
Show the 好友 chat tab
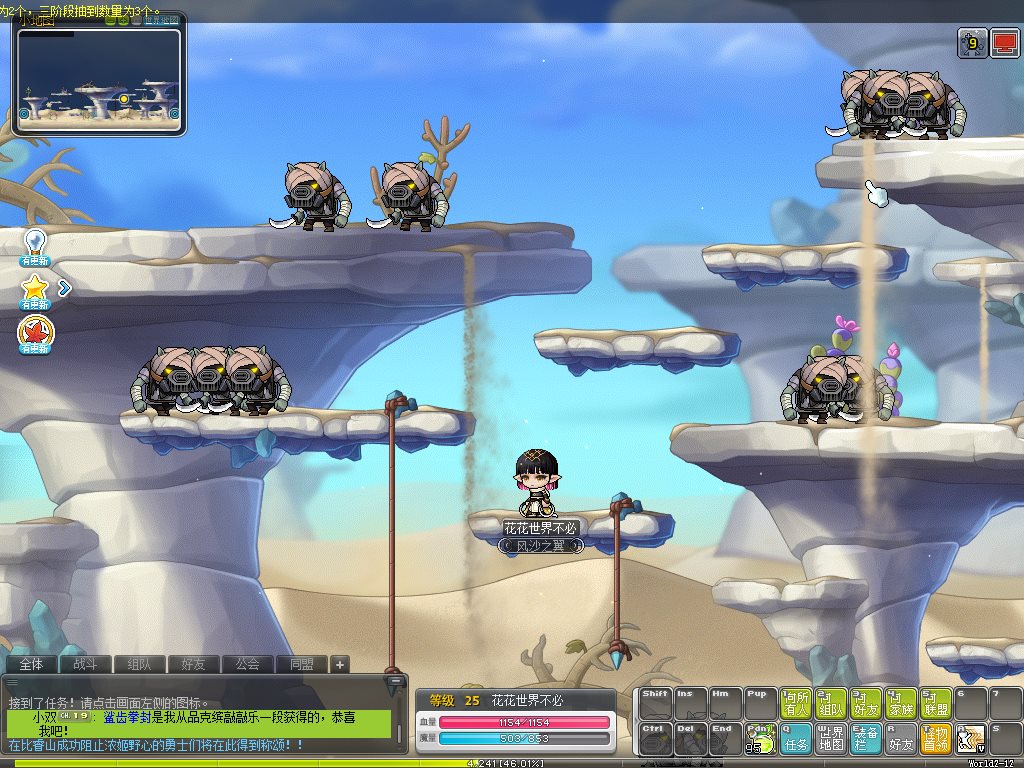193,664
